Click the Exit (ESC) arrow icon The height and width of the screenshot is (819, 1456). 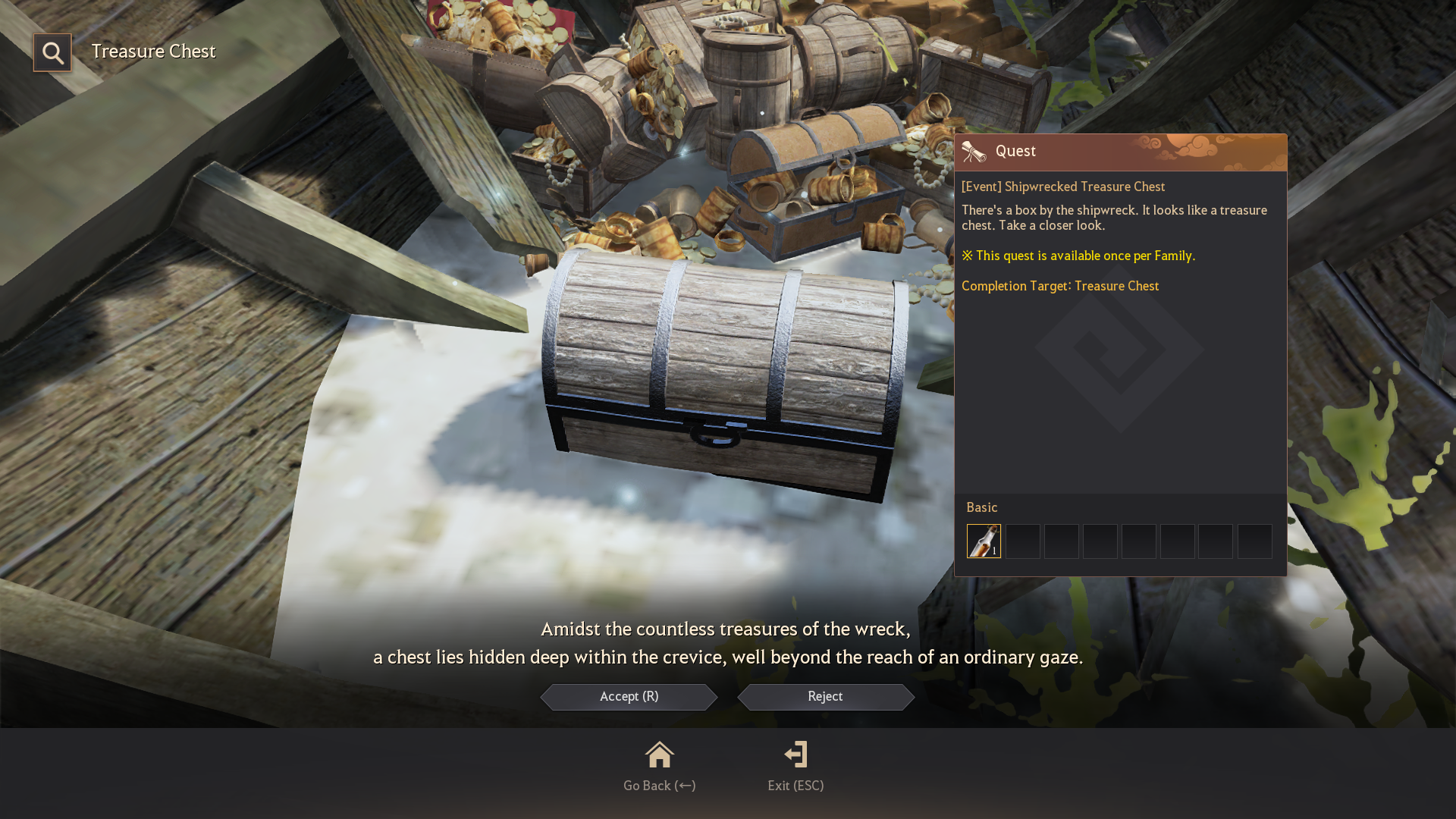point(795,755)
